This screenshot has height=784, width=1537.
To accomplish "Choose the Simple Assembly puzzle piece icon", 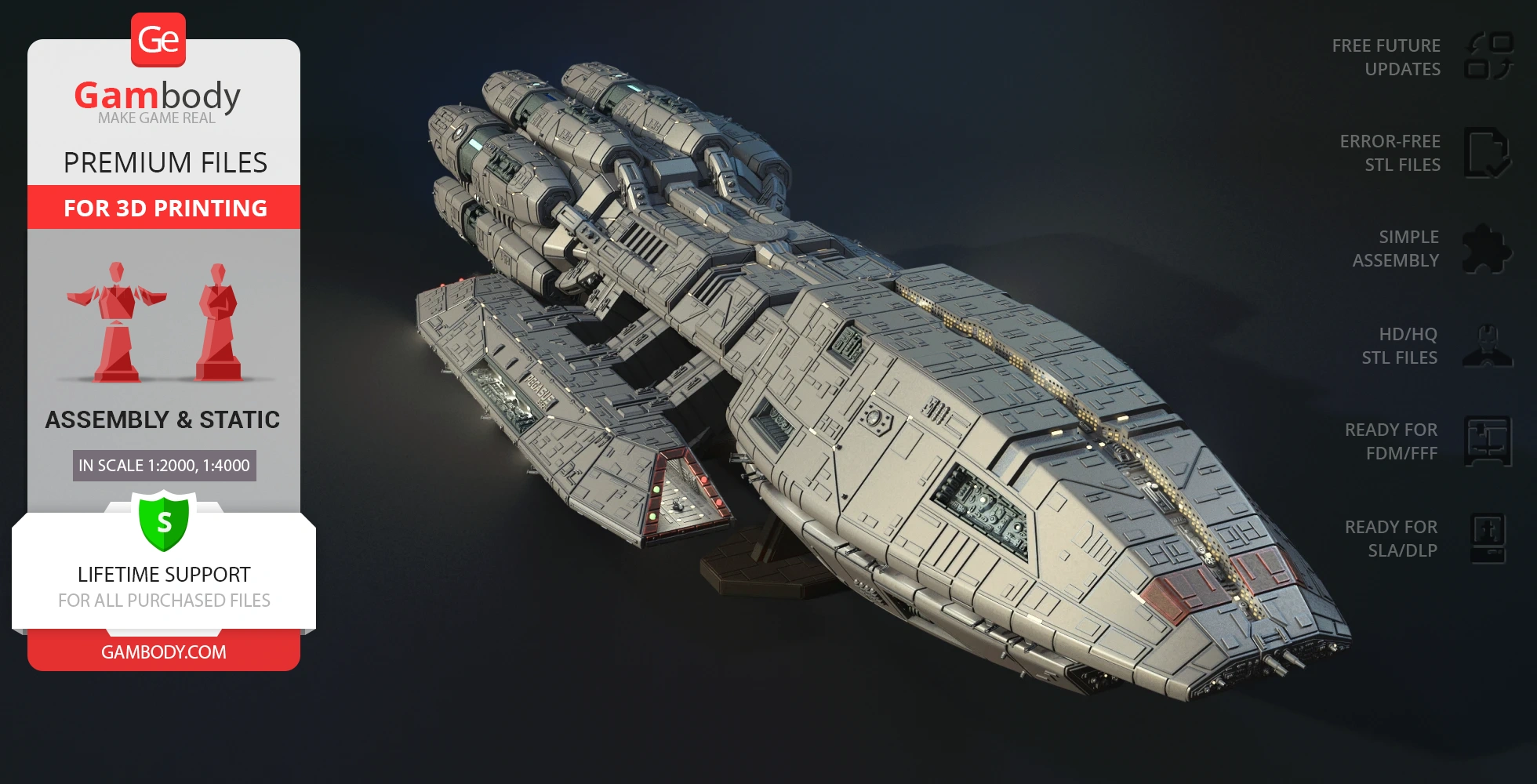I will coord(1487,249).
